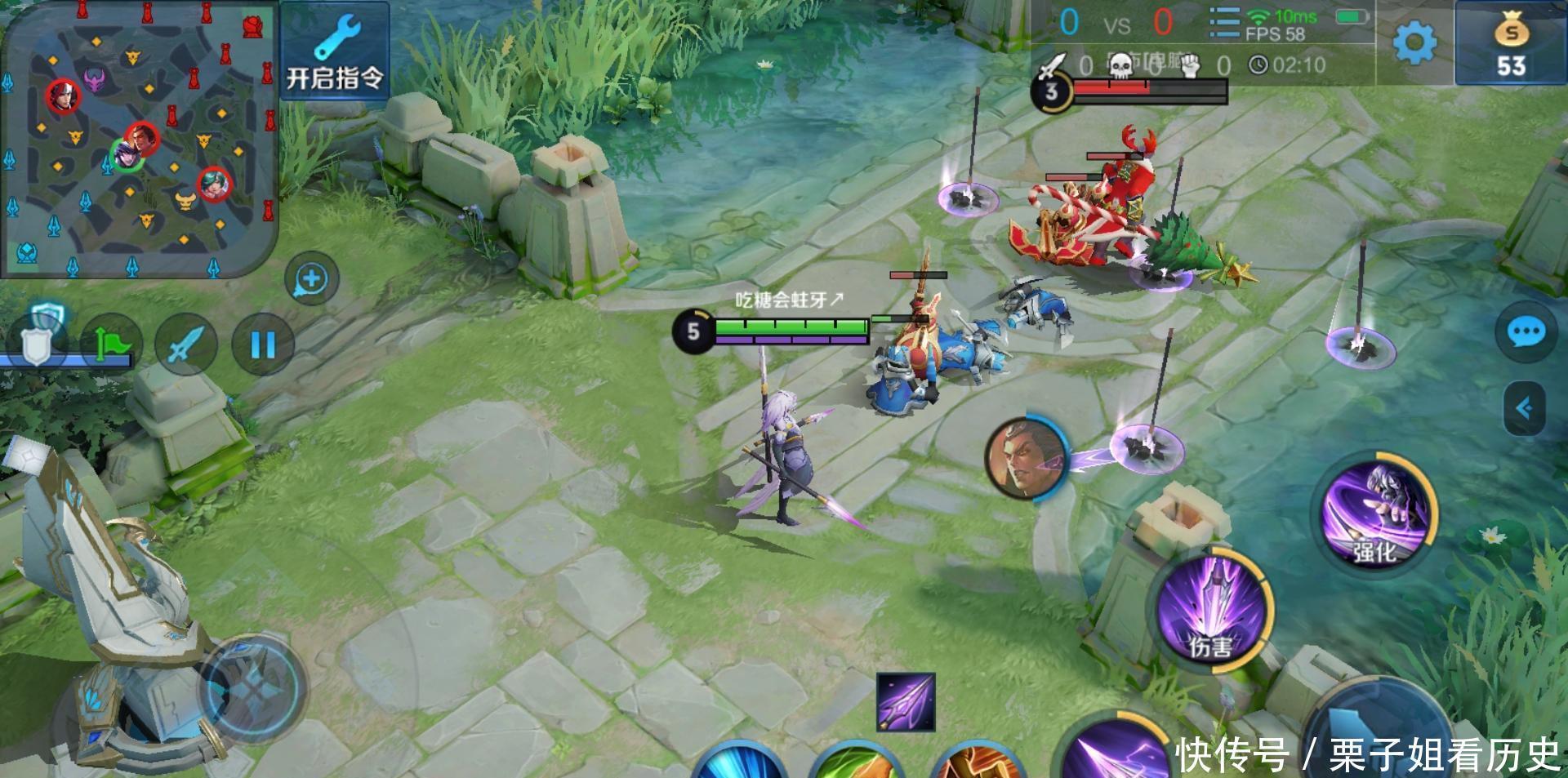1568x778 pixels.
Task: Open the 开启指令 wrench command button
Action: tap(335, 52)
